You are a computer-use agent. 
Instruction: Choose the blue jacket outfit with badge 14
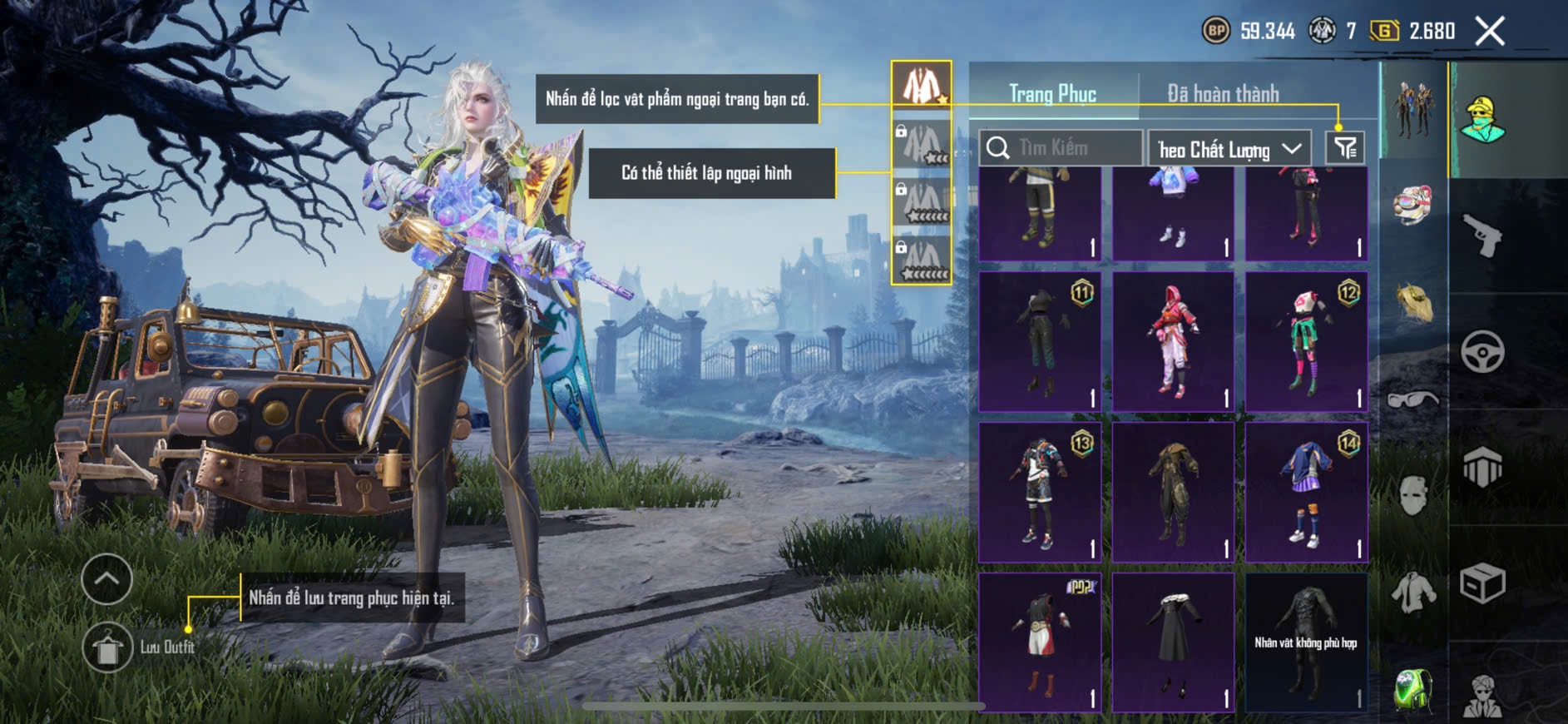(x=1306, y=492)
